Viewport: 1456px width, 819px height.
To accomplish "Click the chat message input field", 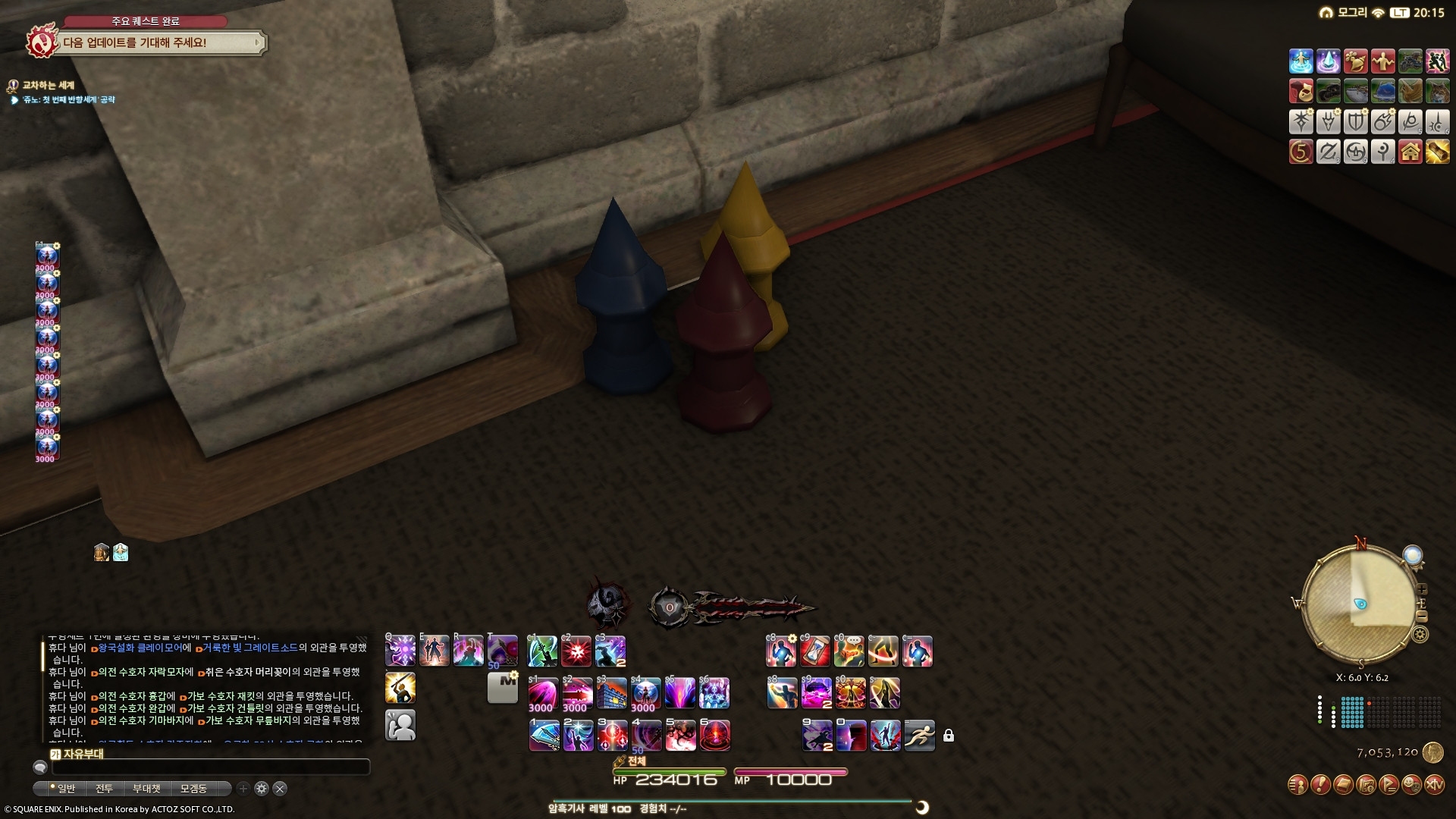I will tap(210, 767).
